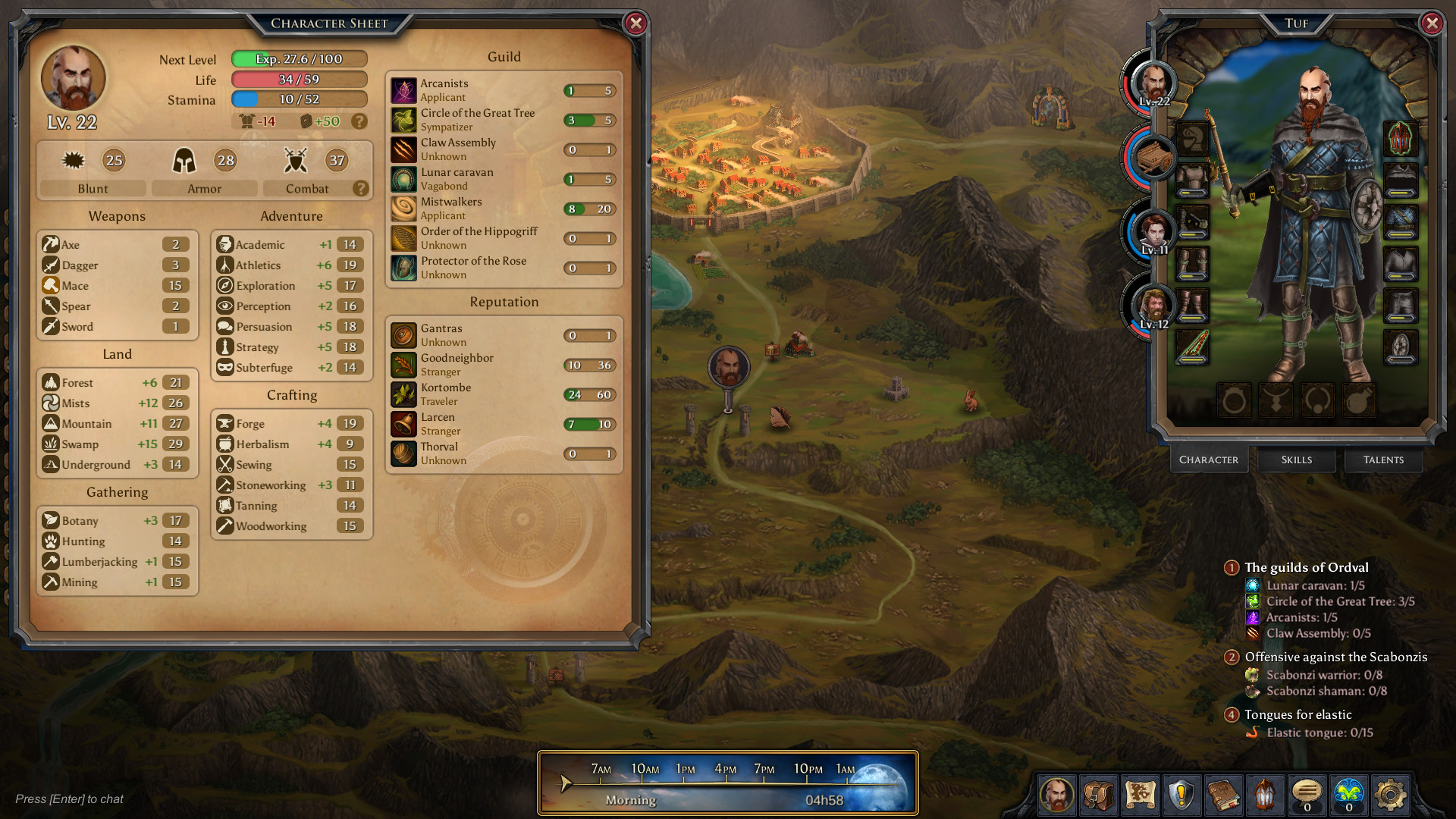The height and width of the screenshot is (819, 1456).
Task: Click Tuf's portrait icon on the bottom toolbar
Action: 1057,795
